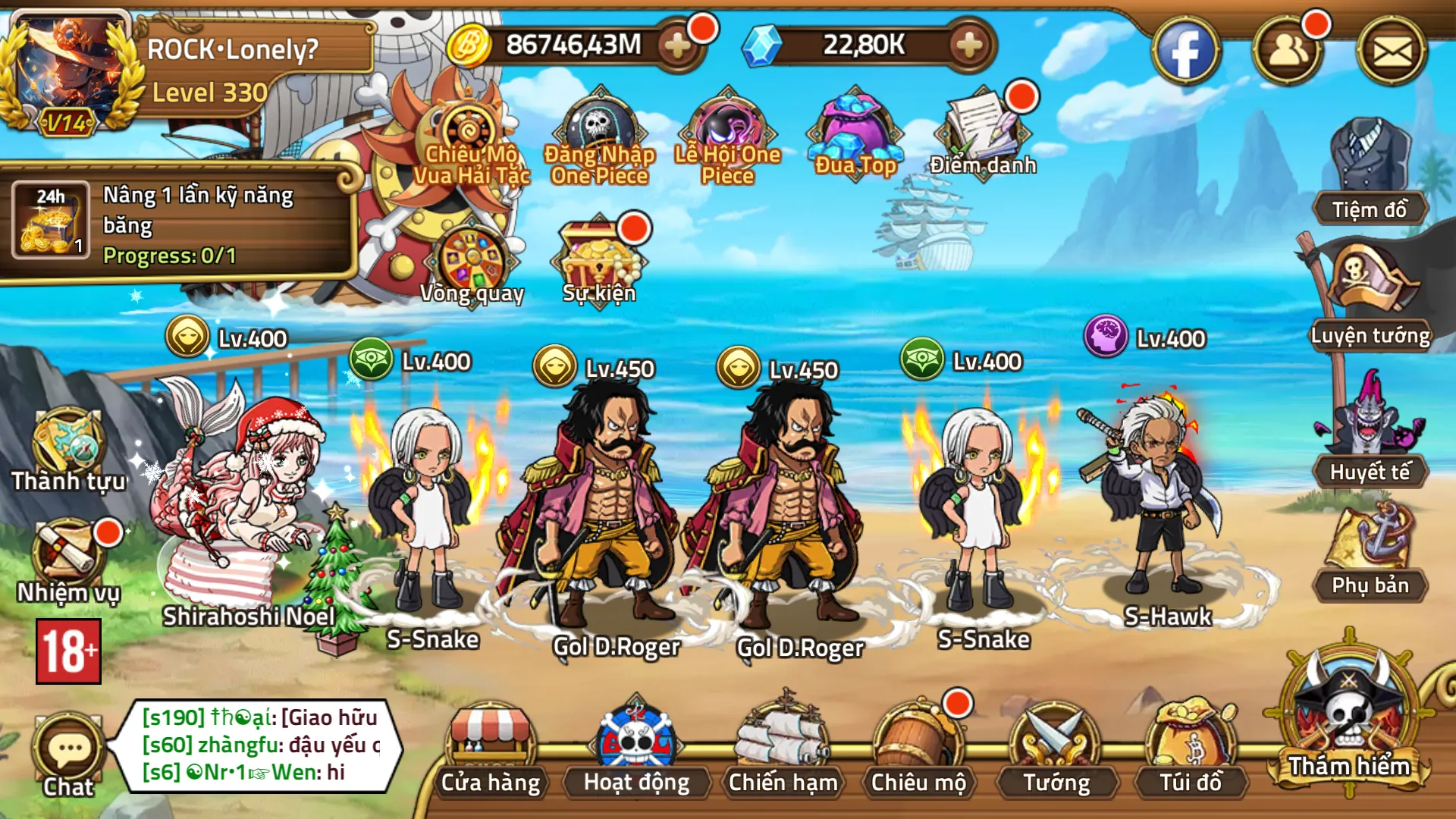Add more gold coins with plus button
The height and width of the screenshot is (819, 1456).
pos(677,45)
